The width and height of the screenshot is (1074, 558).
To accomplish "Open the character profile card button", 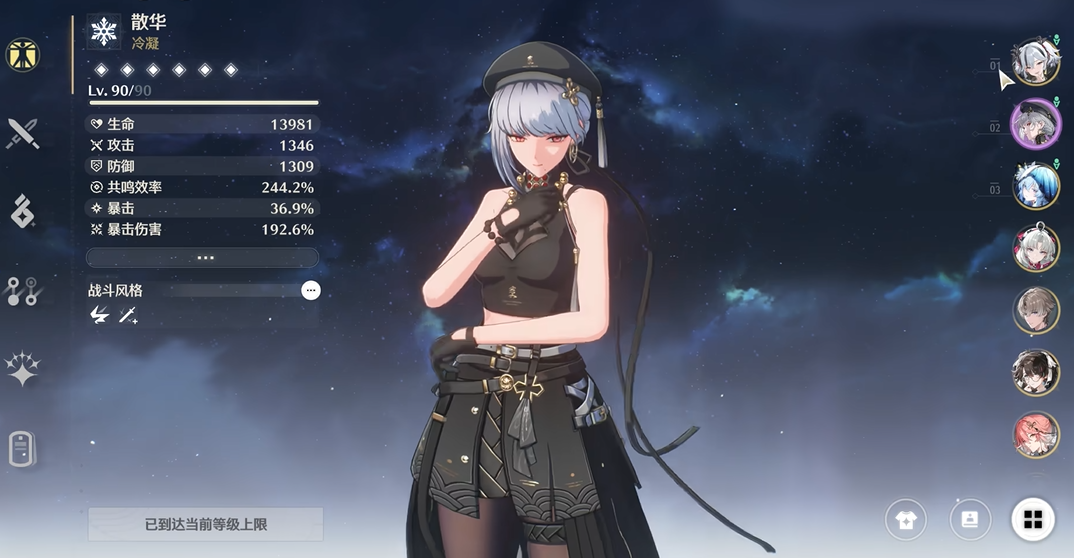I will (969, 519).
